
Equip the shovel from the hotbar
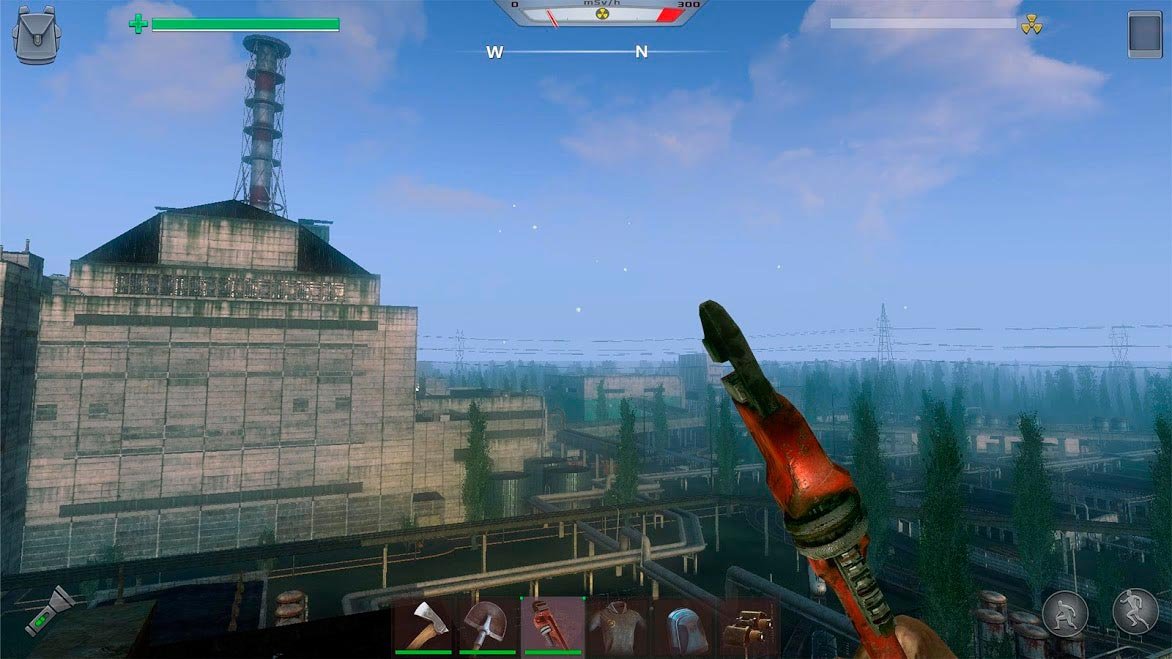[487, 626]
